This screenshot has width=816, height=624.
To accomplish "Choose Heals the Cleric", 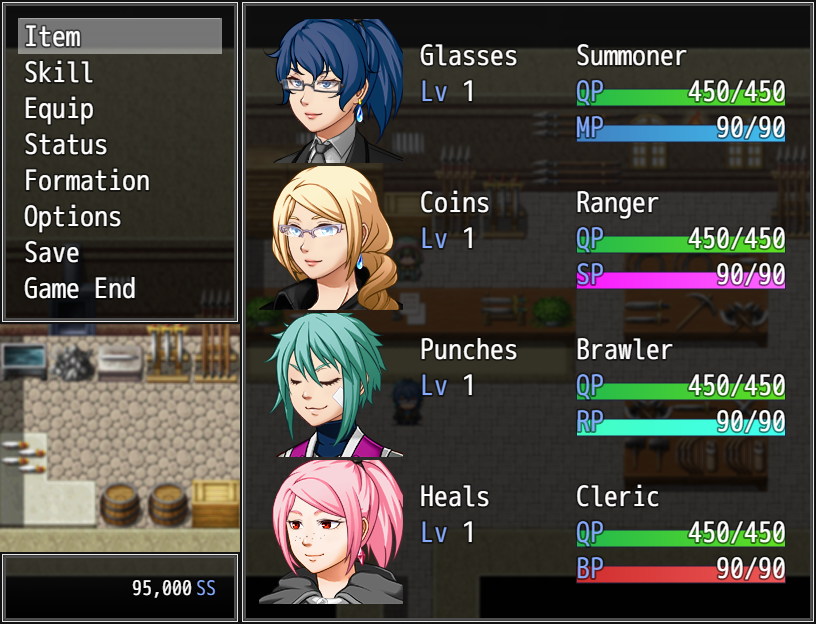I will 528,533.
